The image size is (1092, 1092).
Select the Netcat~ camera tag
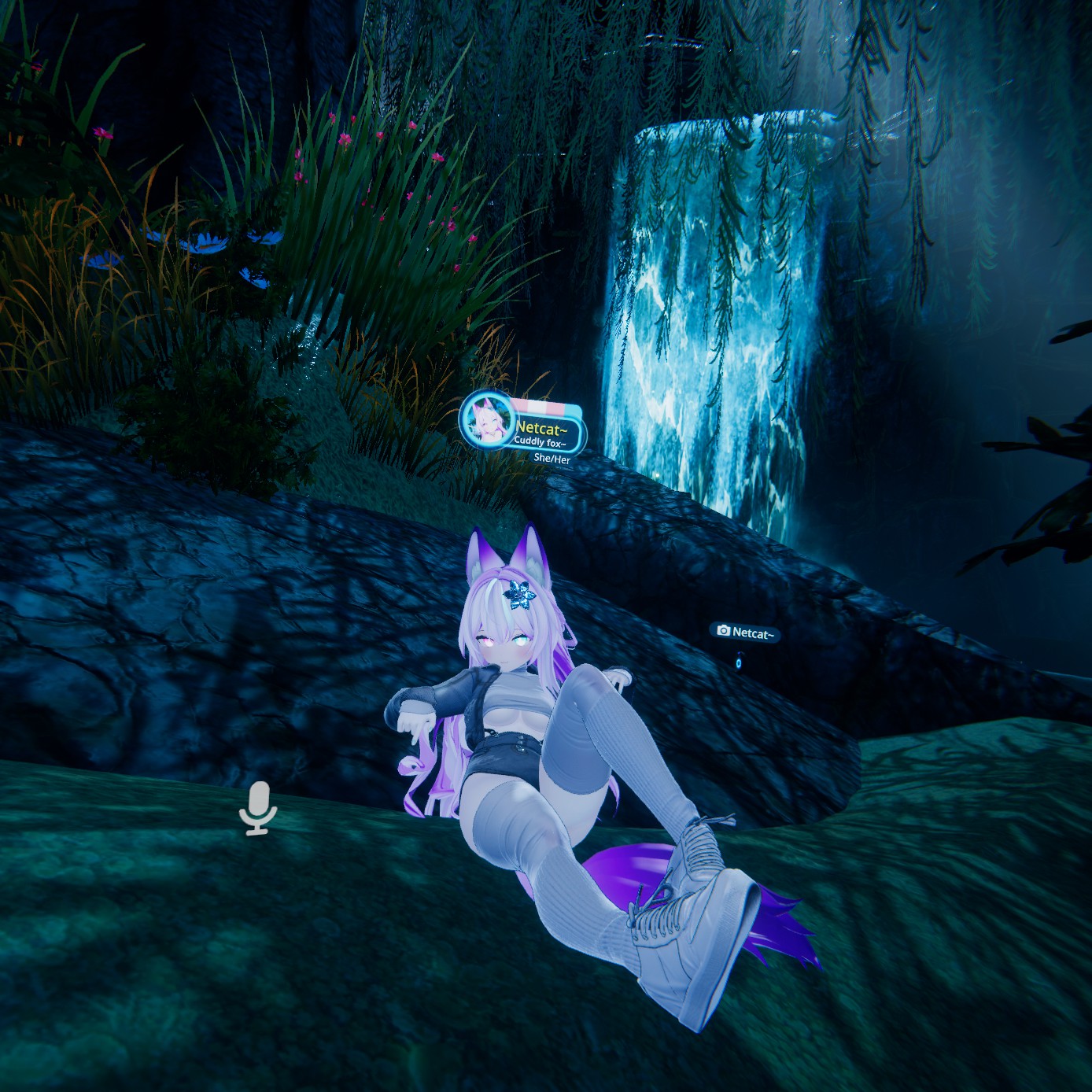(745, 633)
